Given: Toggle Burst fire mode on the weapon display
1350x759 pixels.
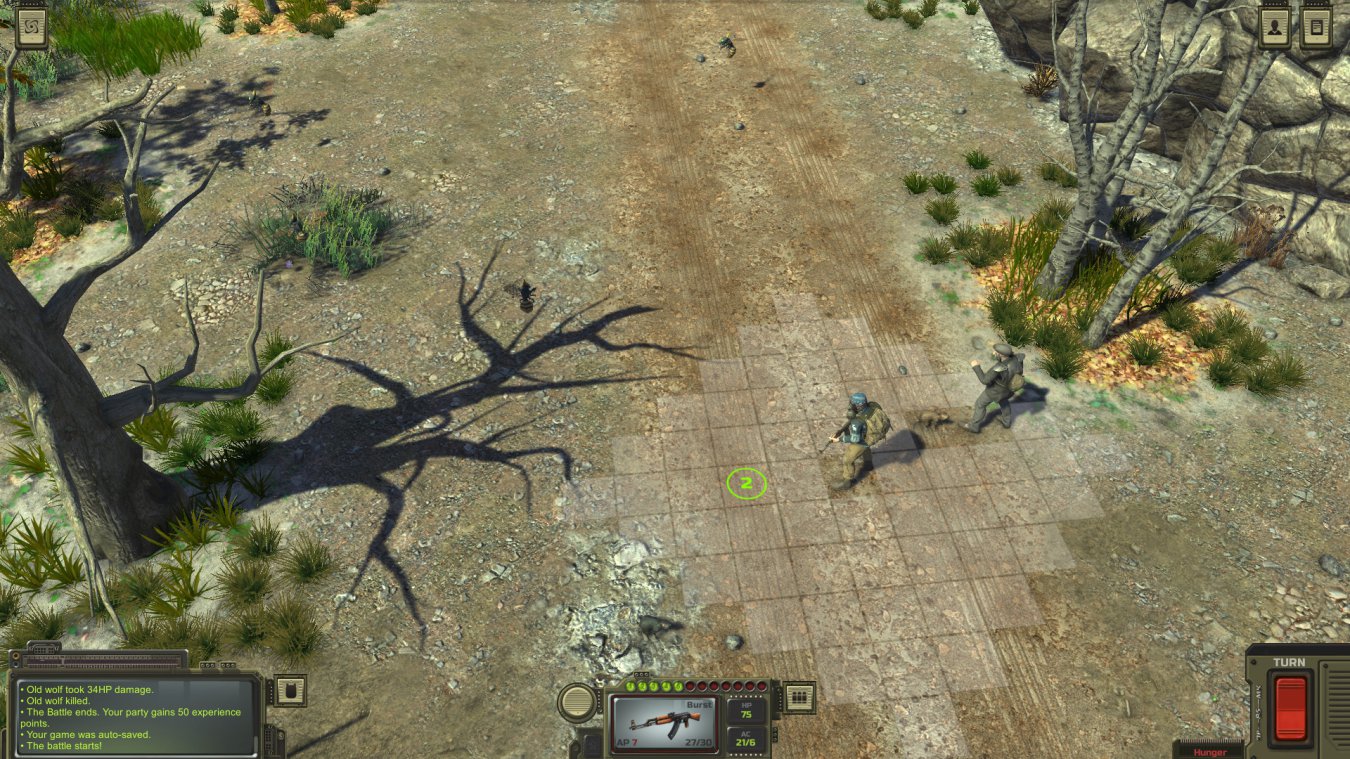Looking at the screenshot, I should 699,704.
